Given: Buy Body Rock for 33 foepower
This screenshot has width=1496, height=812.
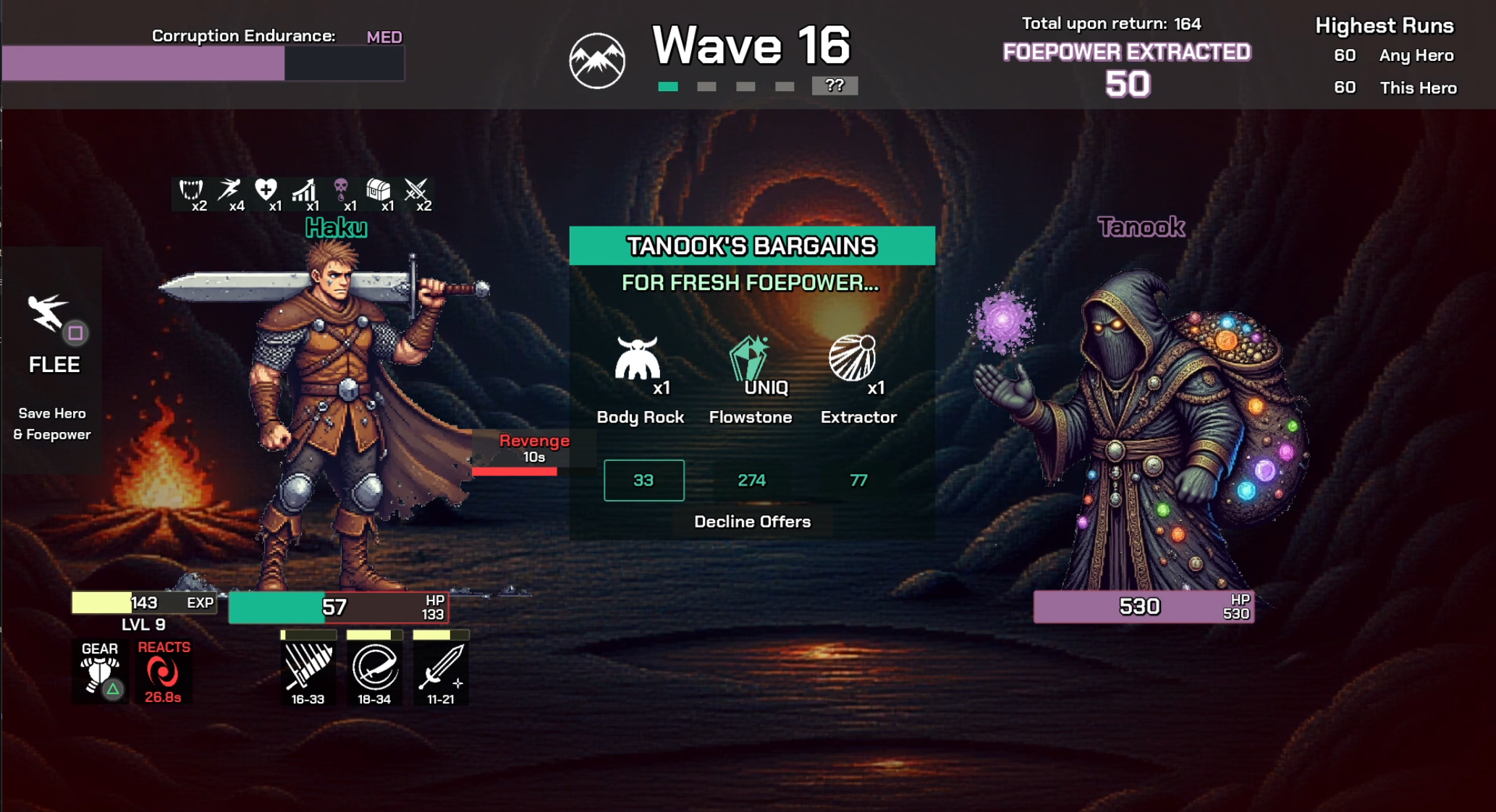Looking at the screenshot, I should [x=643, y=481].
